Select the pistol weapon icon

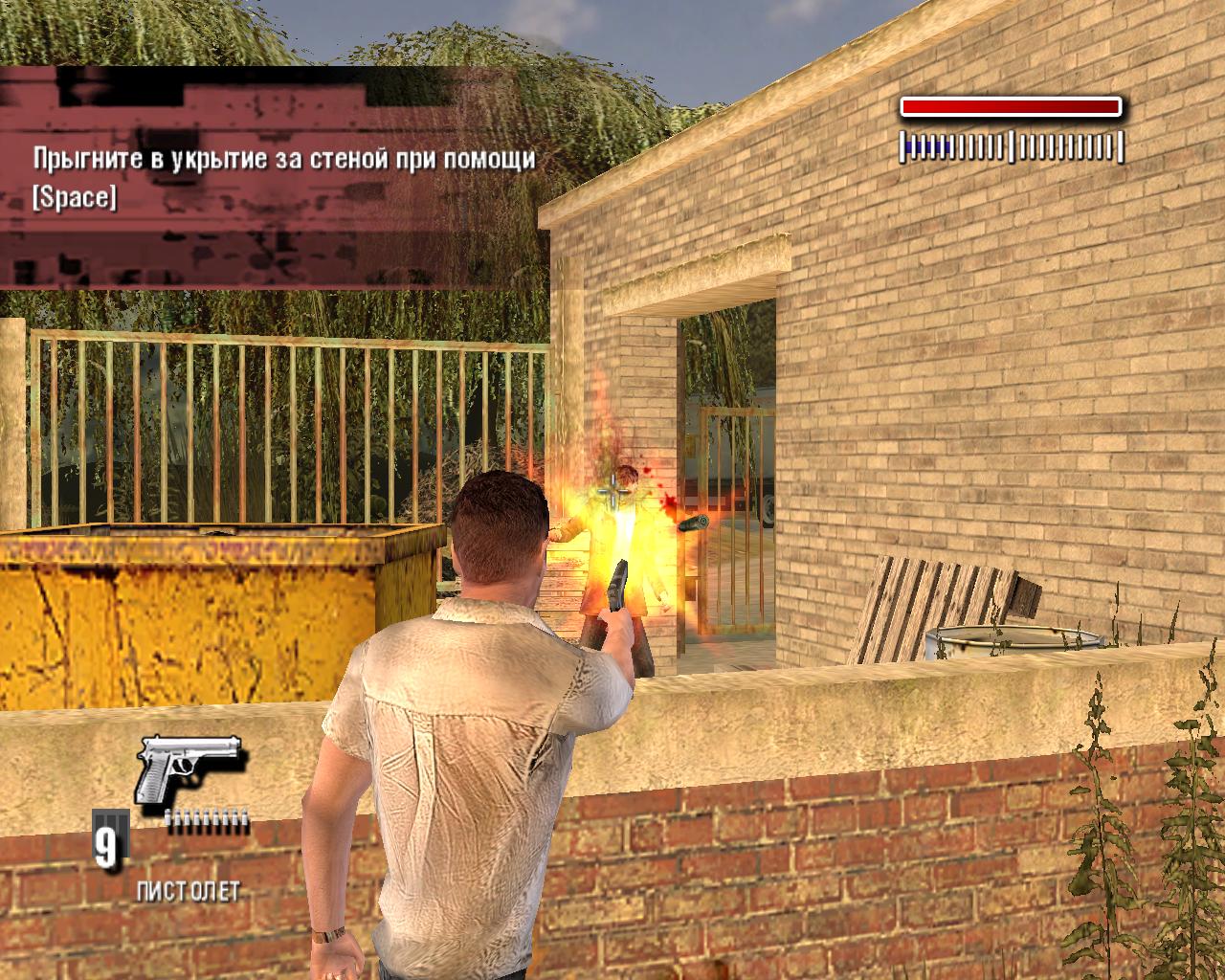tap(189, 768)
